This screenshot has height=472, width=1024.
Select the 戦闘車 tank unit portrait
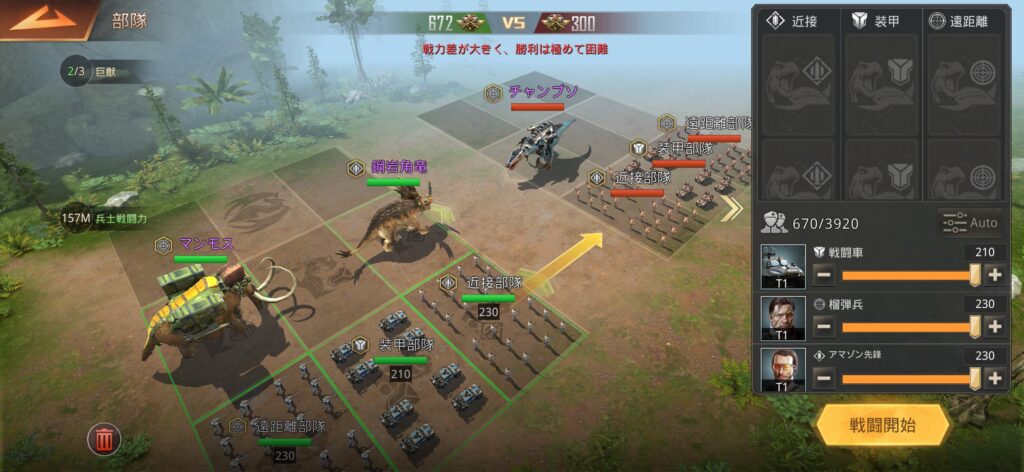tap(783, 267)
